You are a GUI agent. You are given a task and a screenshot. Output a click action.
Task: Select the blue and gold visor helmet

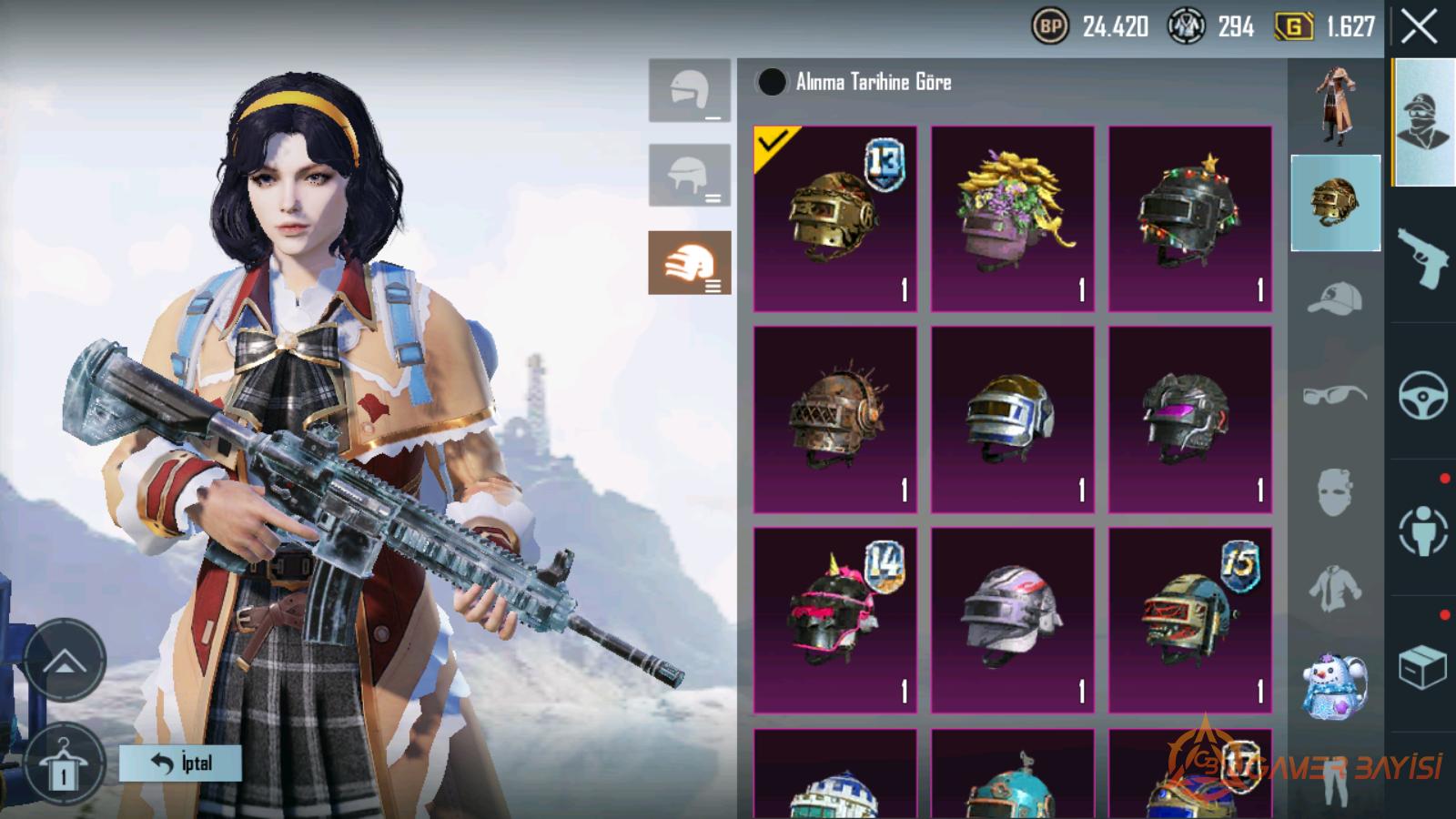coord(1012,420)
